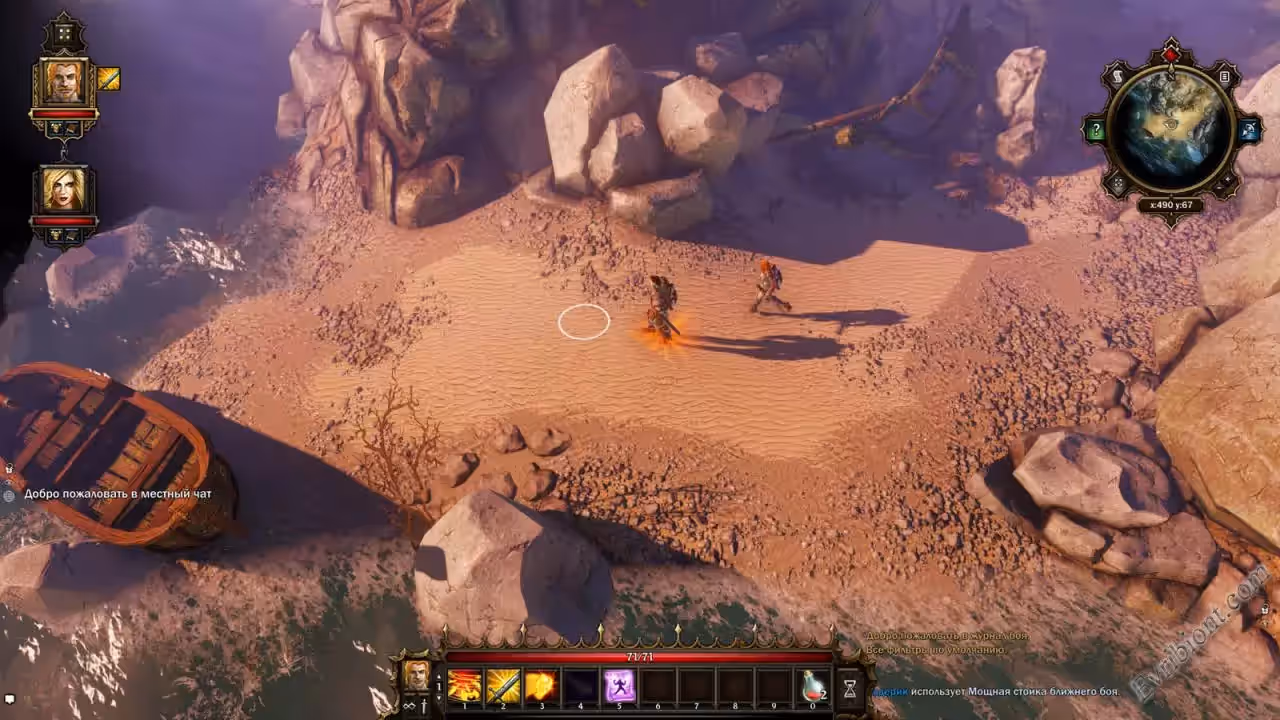1280x720 pixels.
Task: Use the glowing sword skill in slot 2
Action: pos(503,686)
